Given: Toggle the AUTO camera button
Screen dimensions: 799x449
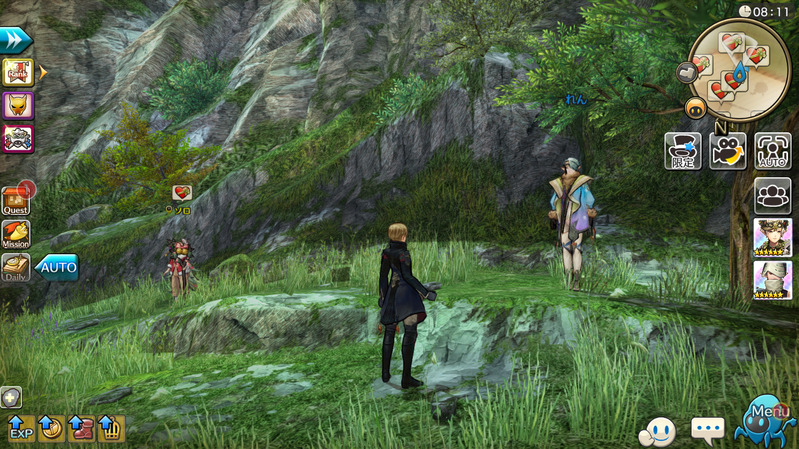Looking at the screenshot, I should (x=772, y=150).
